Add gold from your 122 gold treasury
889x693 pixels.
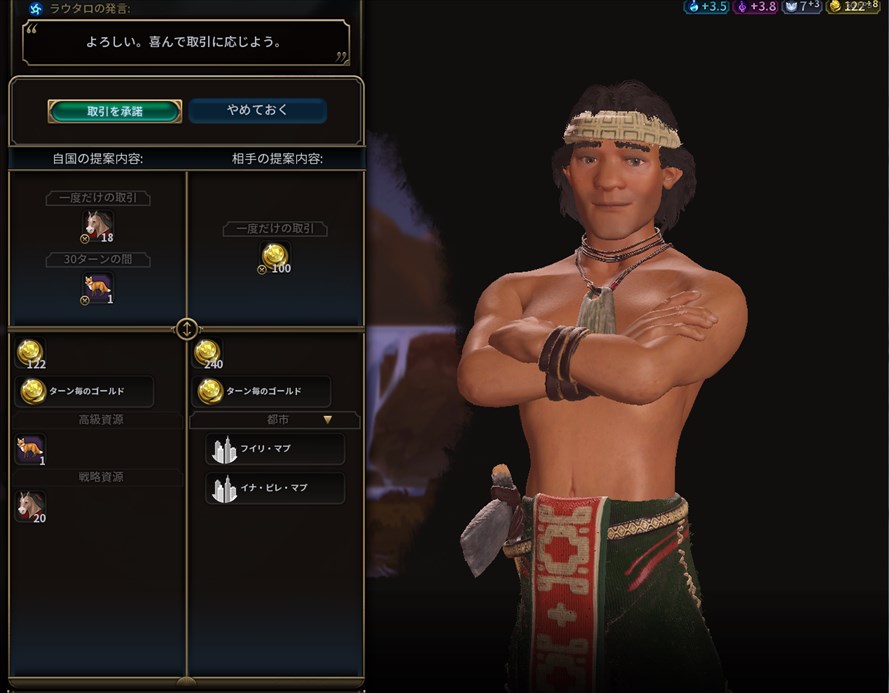pyautogui.click(x=30, y=351)
